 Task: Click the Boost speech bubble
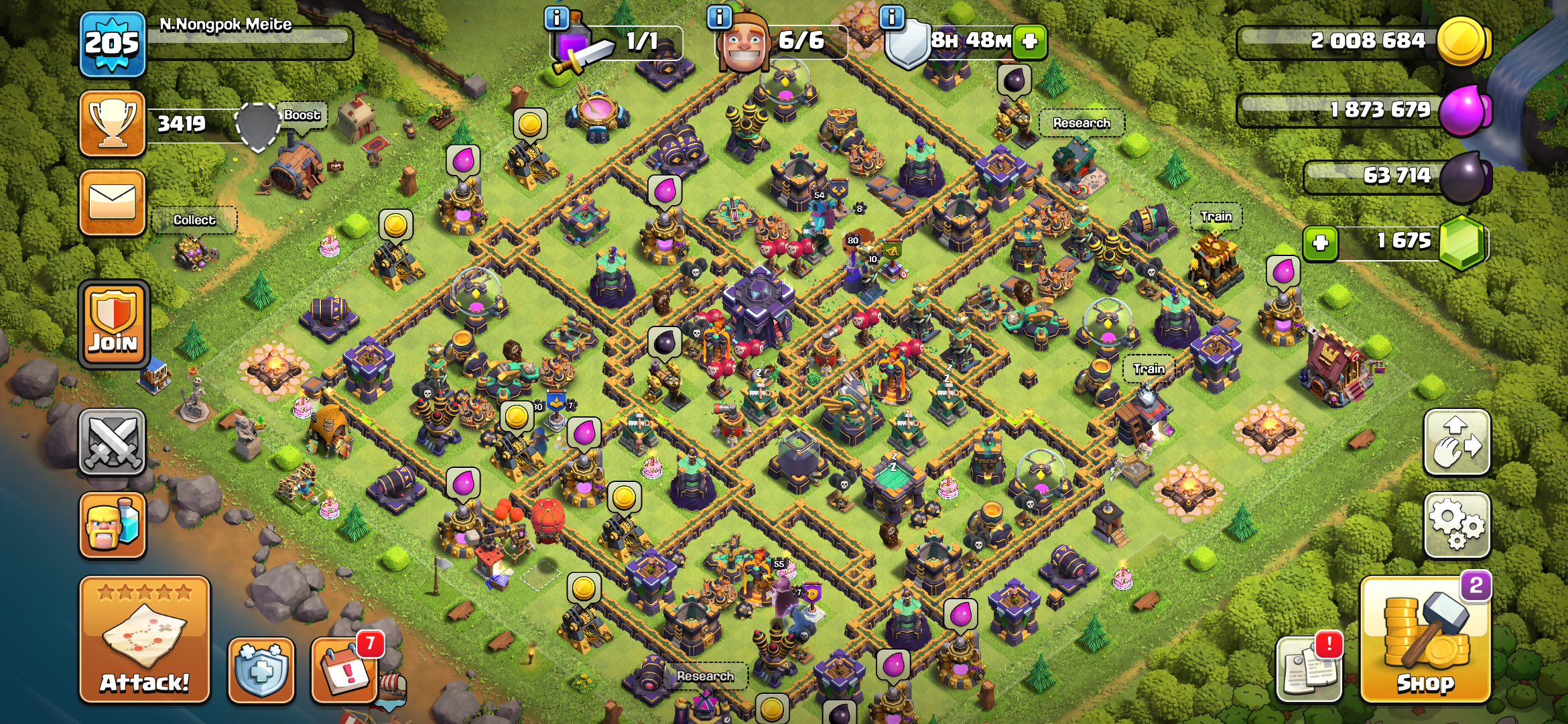click(302, 115)
